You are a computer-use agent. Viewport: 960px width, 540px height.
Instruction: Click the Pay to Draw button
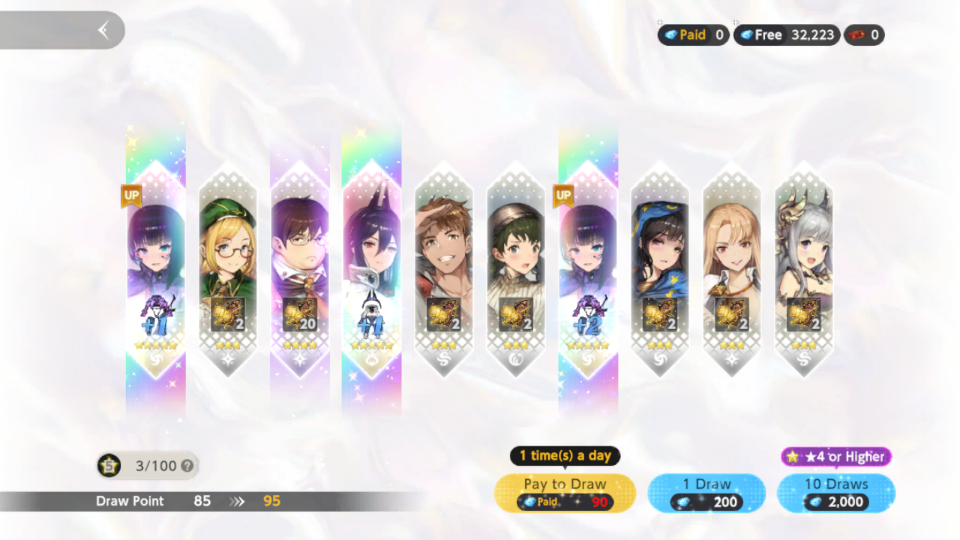[566, 492]
